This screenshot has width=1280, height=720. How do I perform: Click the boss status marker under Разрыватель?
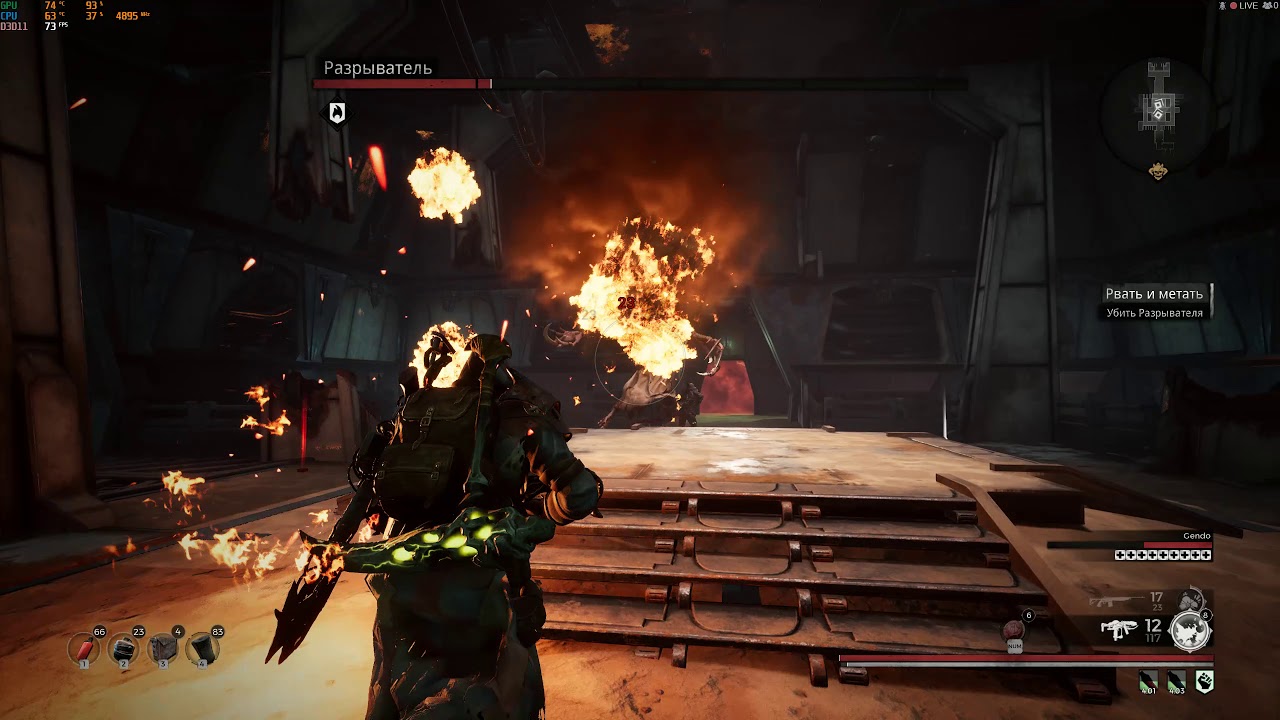pyautogui.click(x=337, y=113)
